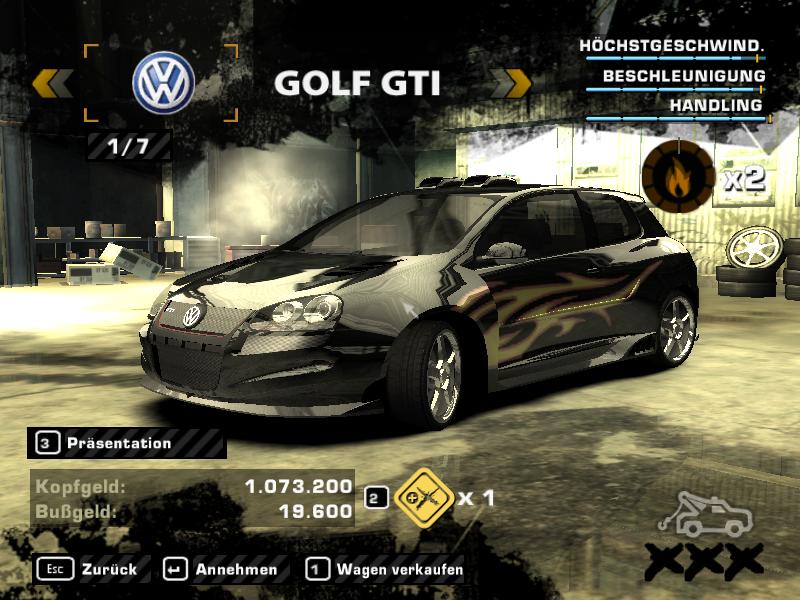
Task: Select the next car with right arrow
Action: pos(514,83)
